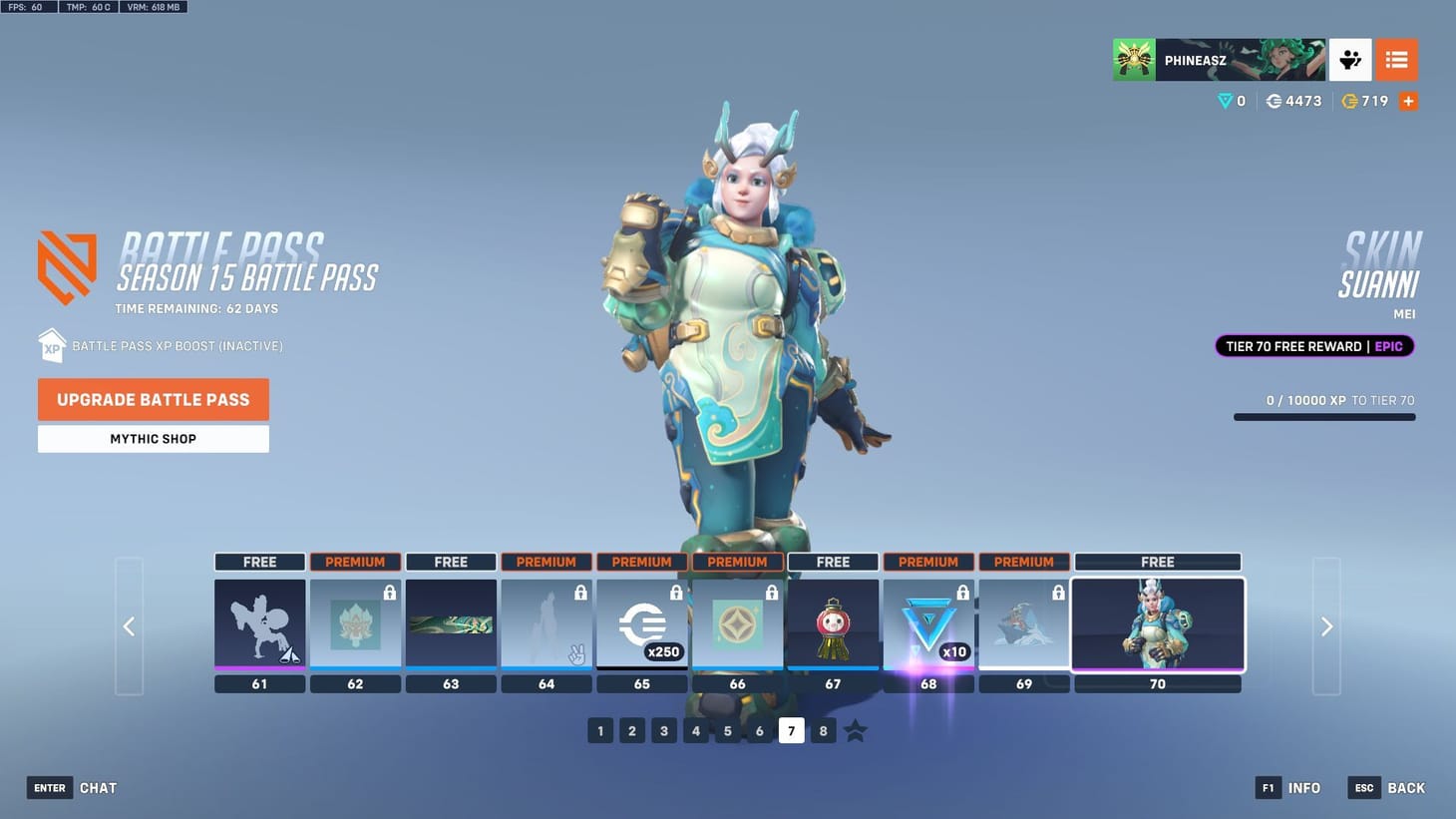Image resolution: width=1456 pixels, height=819 pixels.
Task: Click the Overwatch coins currency icon
Action: coord(1274,101)
